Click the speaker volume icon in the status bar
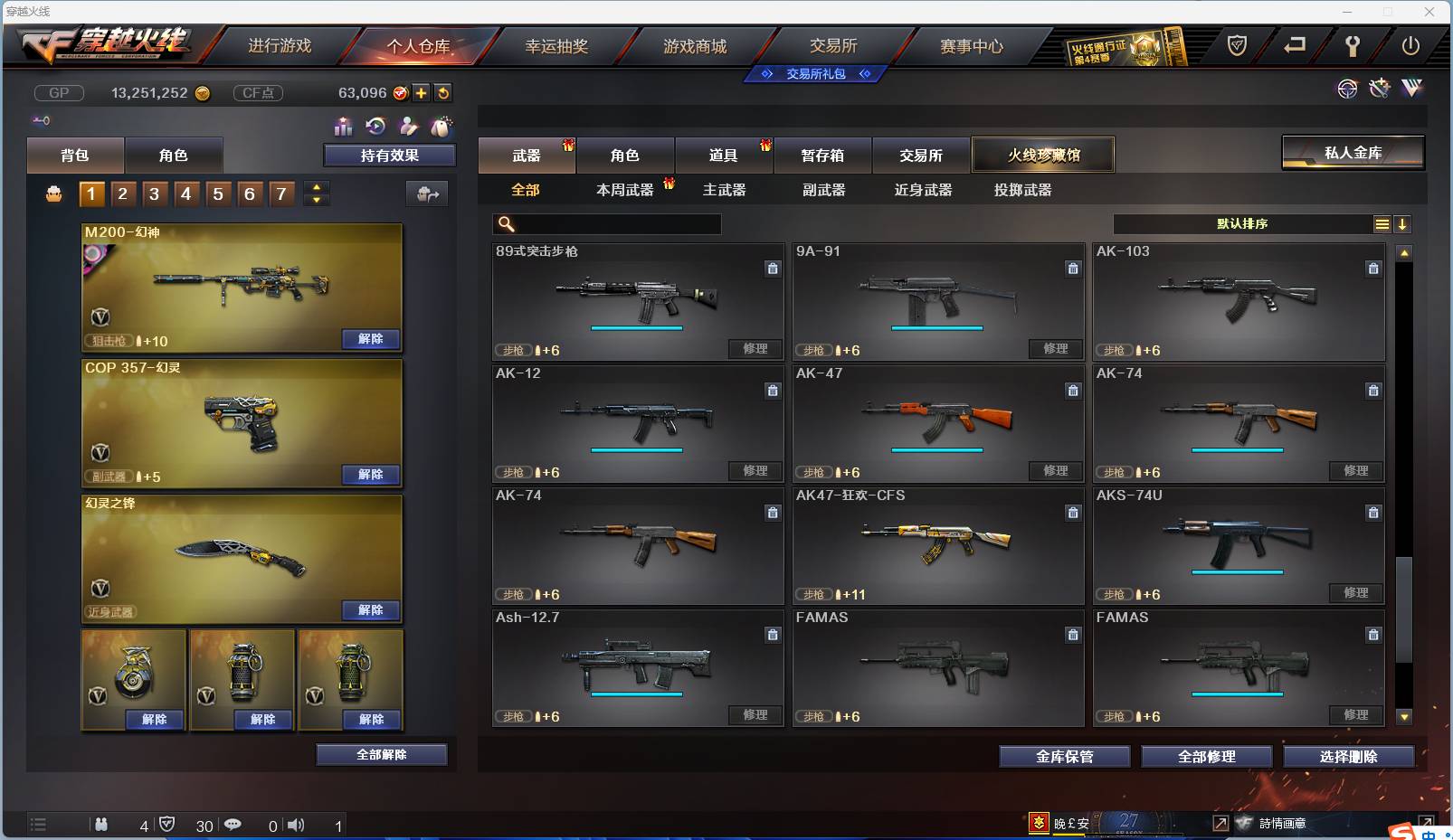This screenshot has width=1453, height=840. point(296,825)
